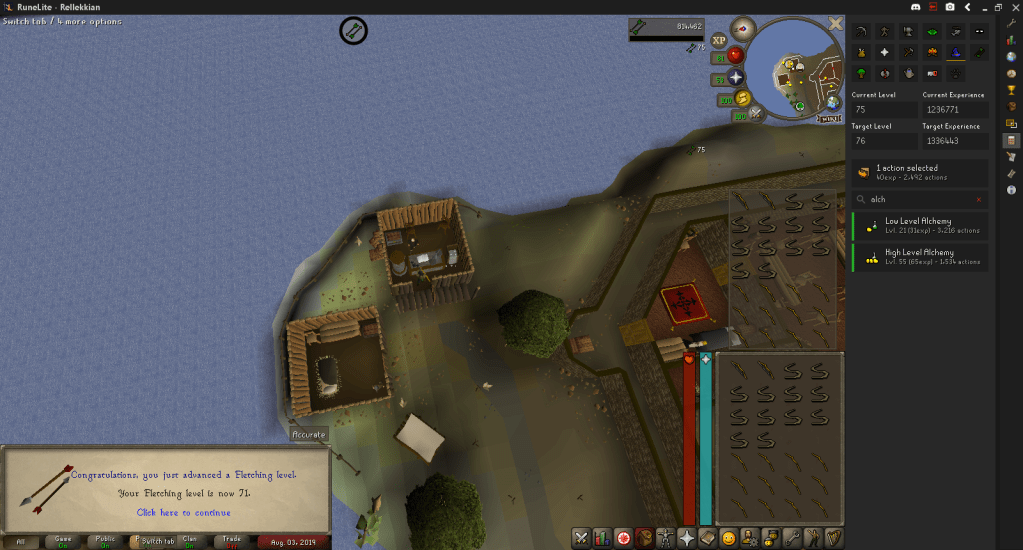This screenshot has height=550, width=1023.
Task: Edit the Target Level field
Action: 883,141
